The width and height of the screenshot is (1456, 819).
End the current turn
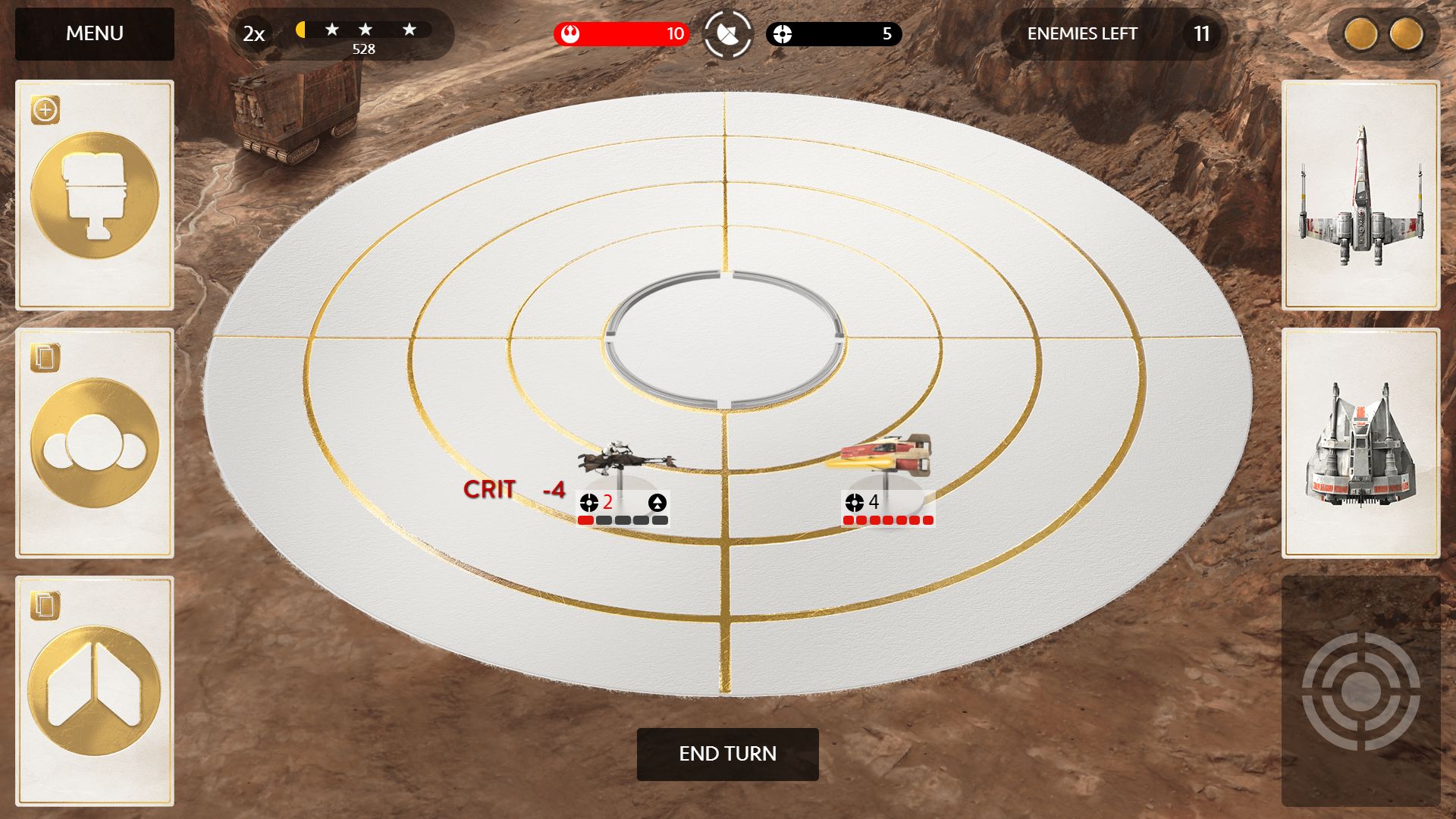727,754
